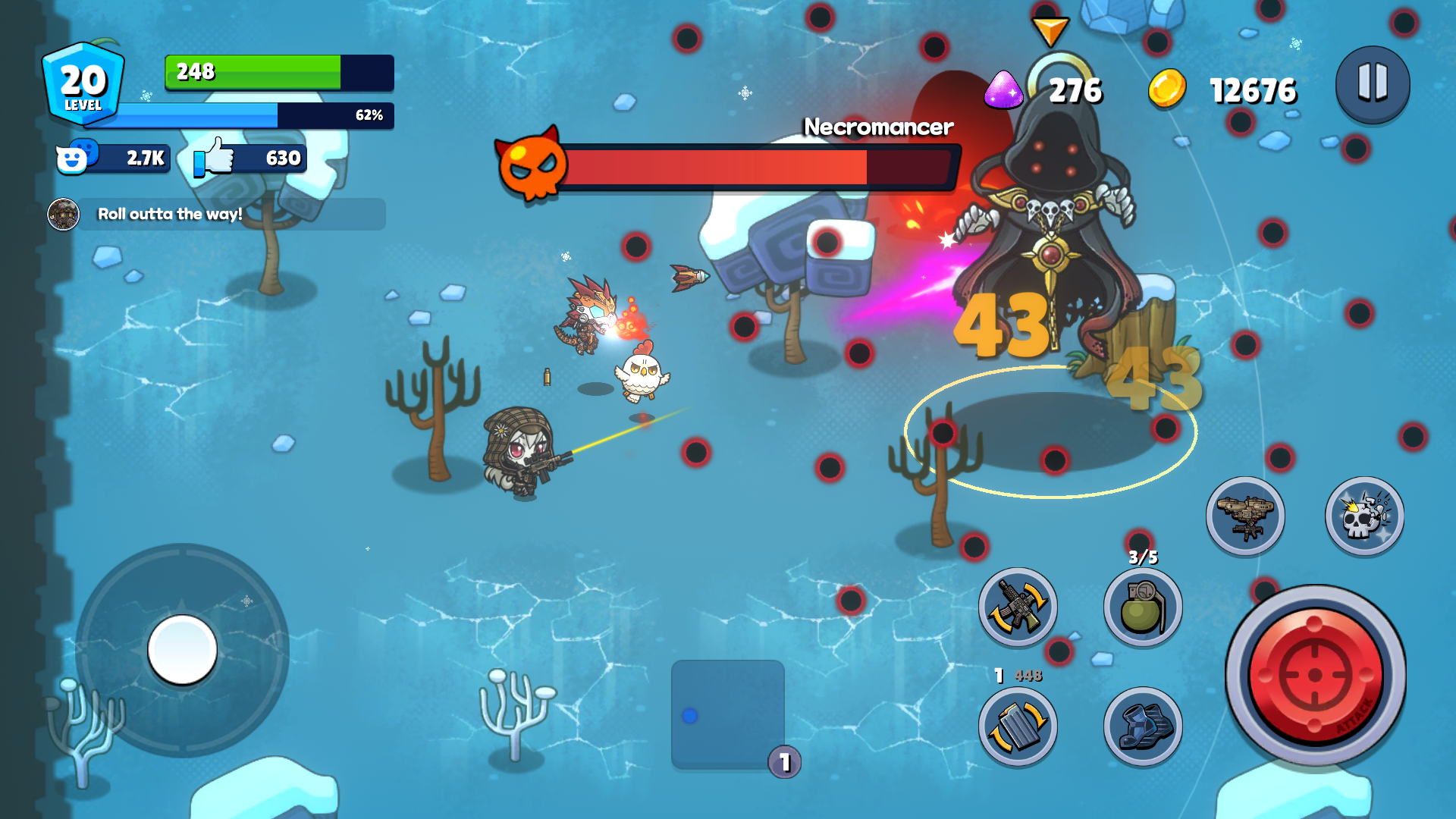Open the item crate labeled 1
This screenshot has width=1456, height=819.
click(x=727, y=714)
